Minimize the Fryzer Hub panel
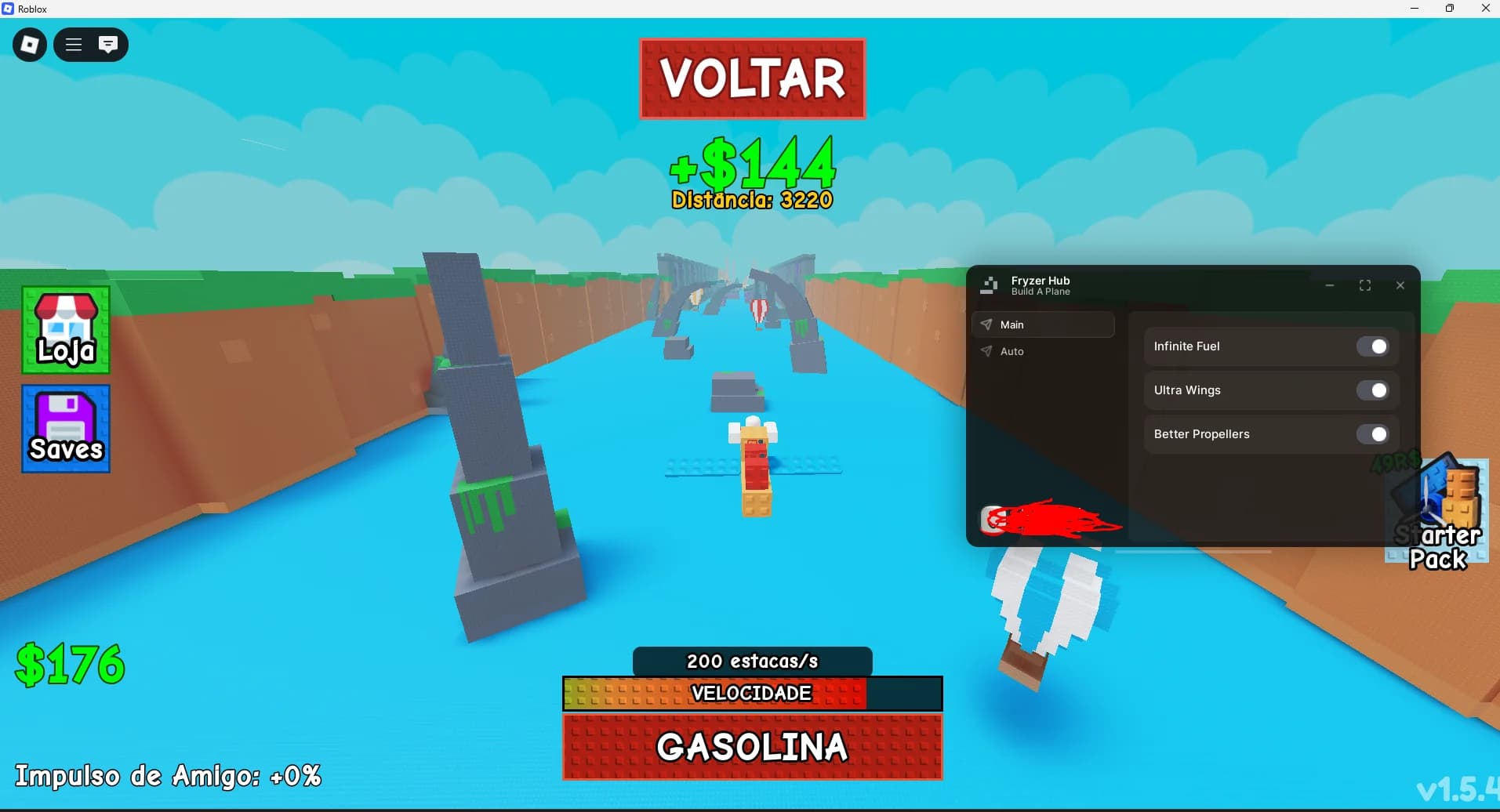 click(x=1331, y=285)
